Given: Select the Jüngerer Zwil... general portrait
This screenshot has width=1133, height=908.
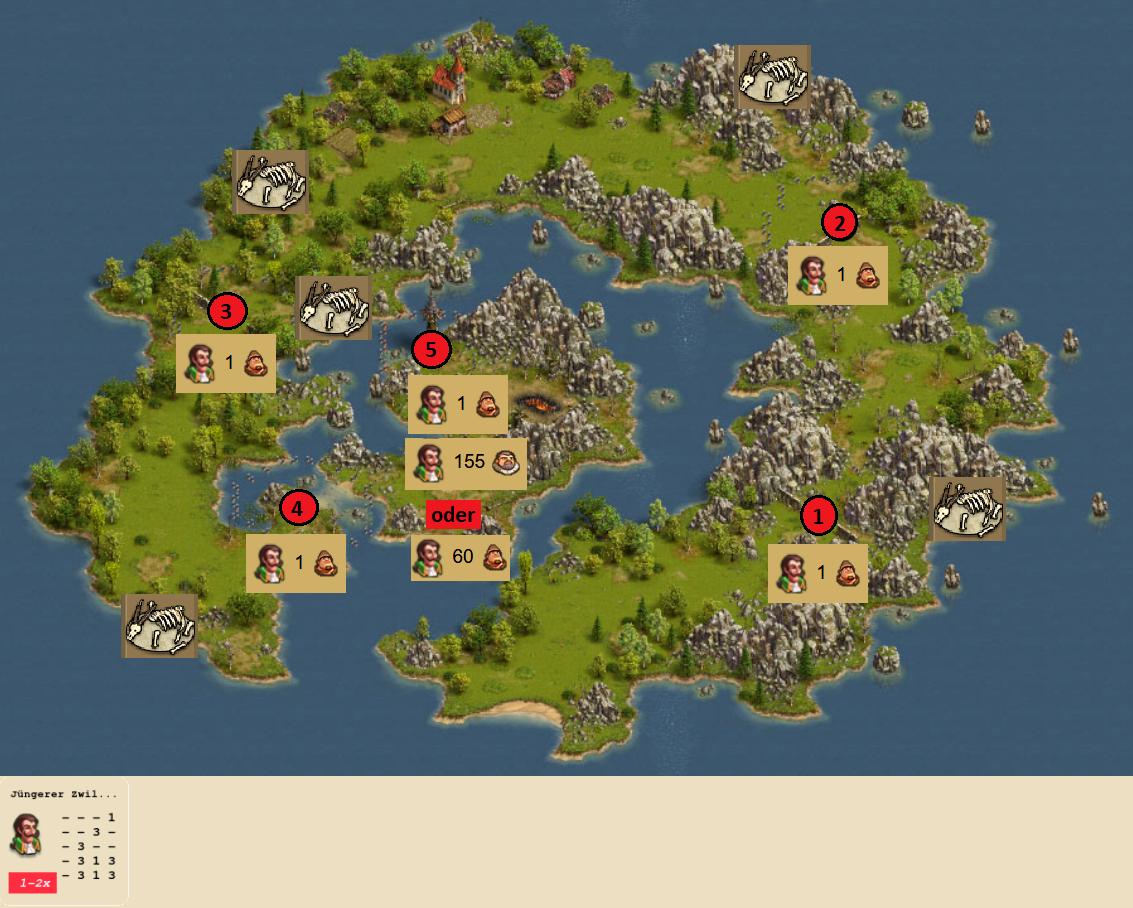Looking at the screenshot, I should 27,835.
